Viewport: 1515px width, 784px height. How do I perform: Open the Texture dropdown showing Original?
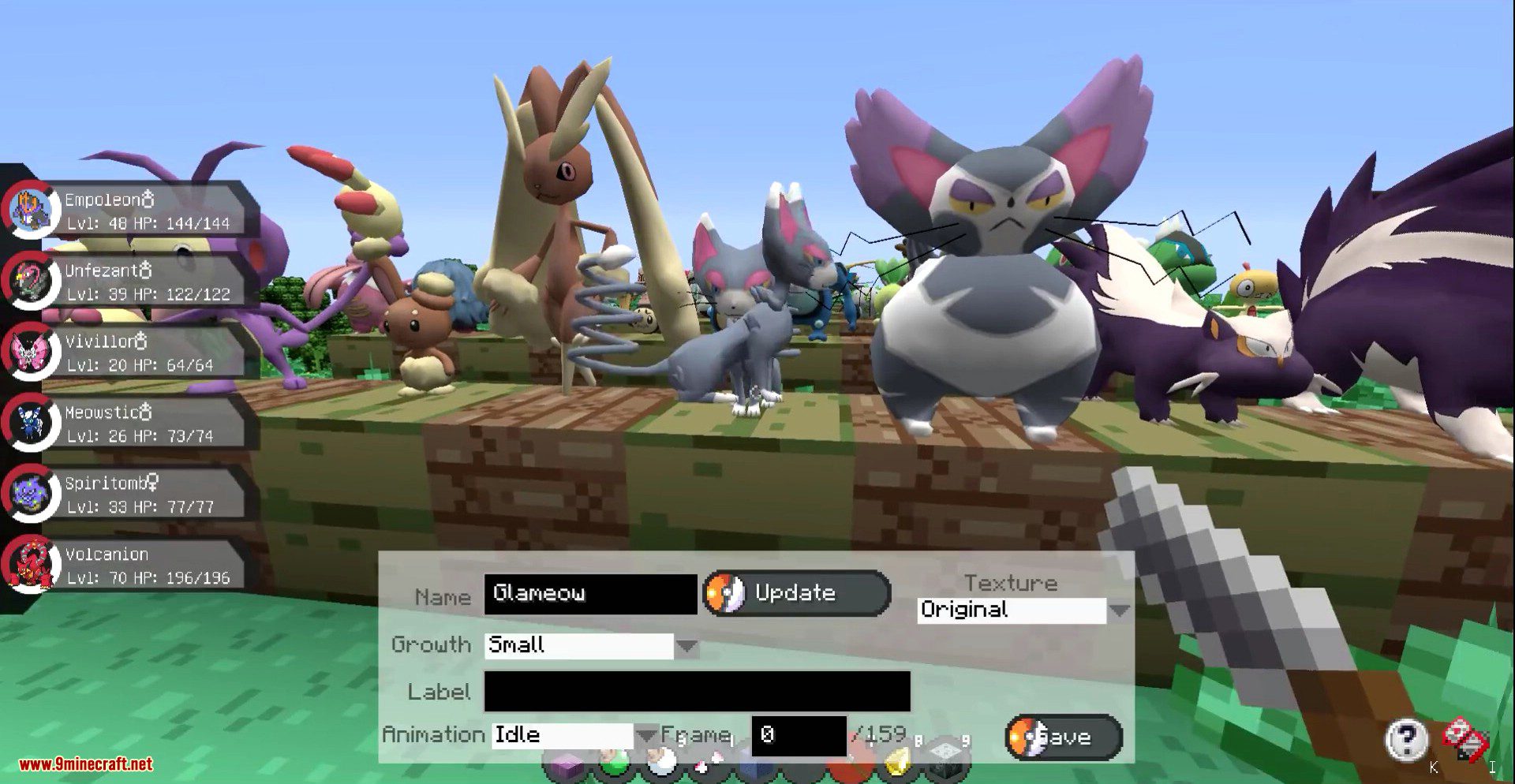pos(1118,610)
